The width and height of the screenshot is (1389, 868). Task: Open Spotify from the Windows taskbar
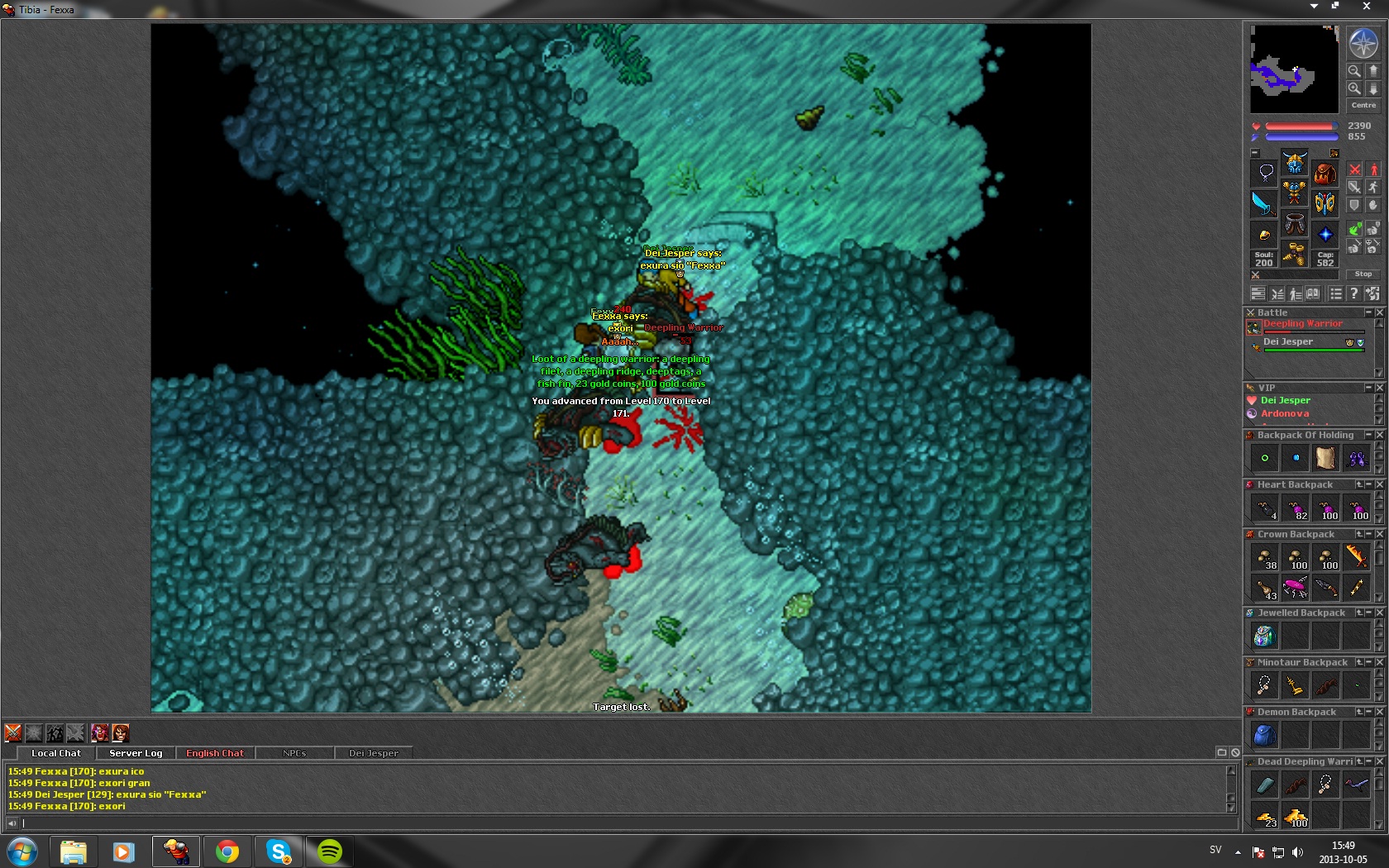(329, 851)
